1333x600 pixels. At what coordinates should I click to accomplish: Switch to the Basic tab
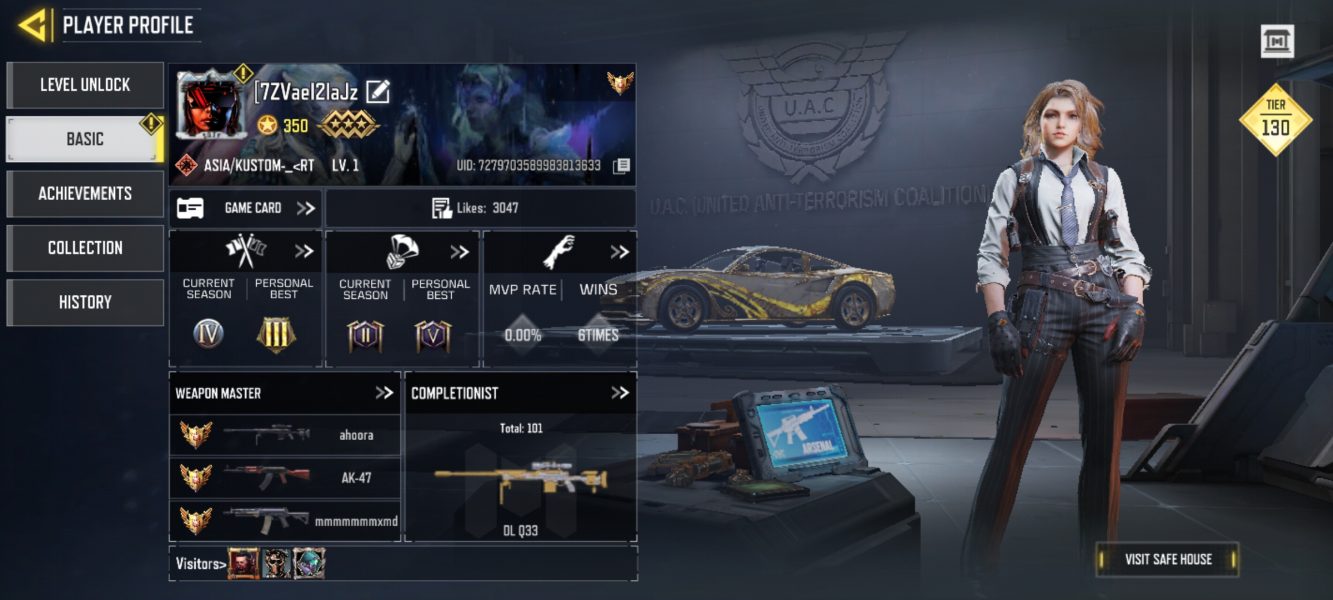(85, 139)
